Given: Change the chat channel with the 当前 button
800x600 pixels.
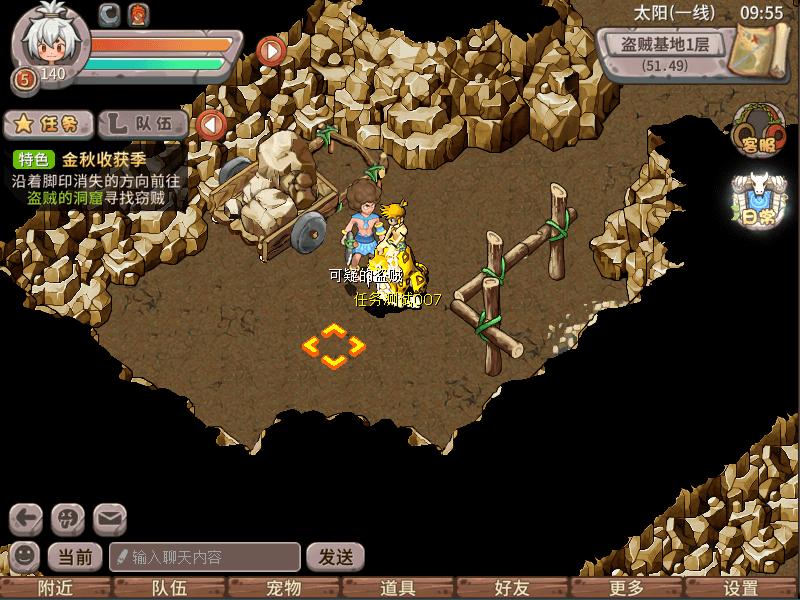Looking at the screenshot, I should pos(75,557).
